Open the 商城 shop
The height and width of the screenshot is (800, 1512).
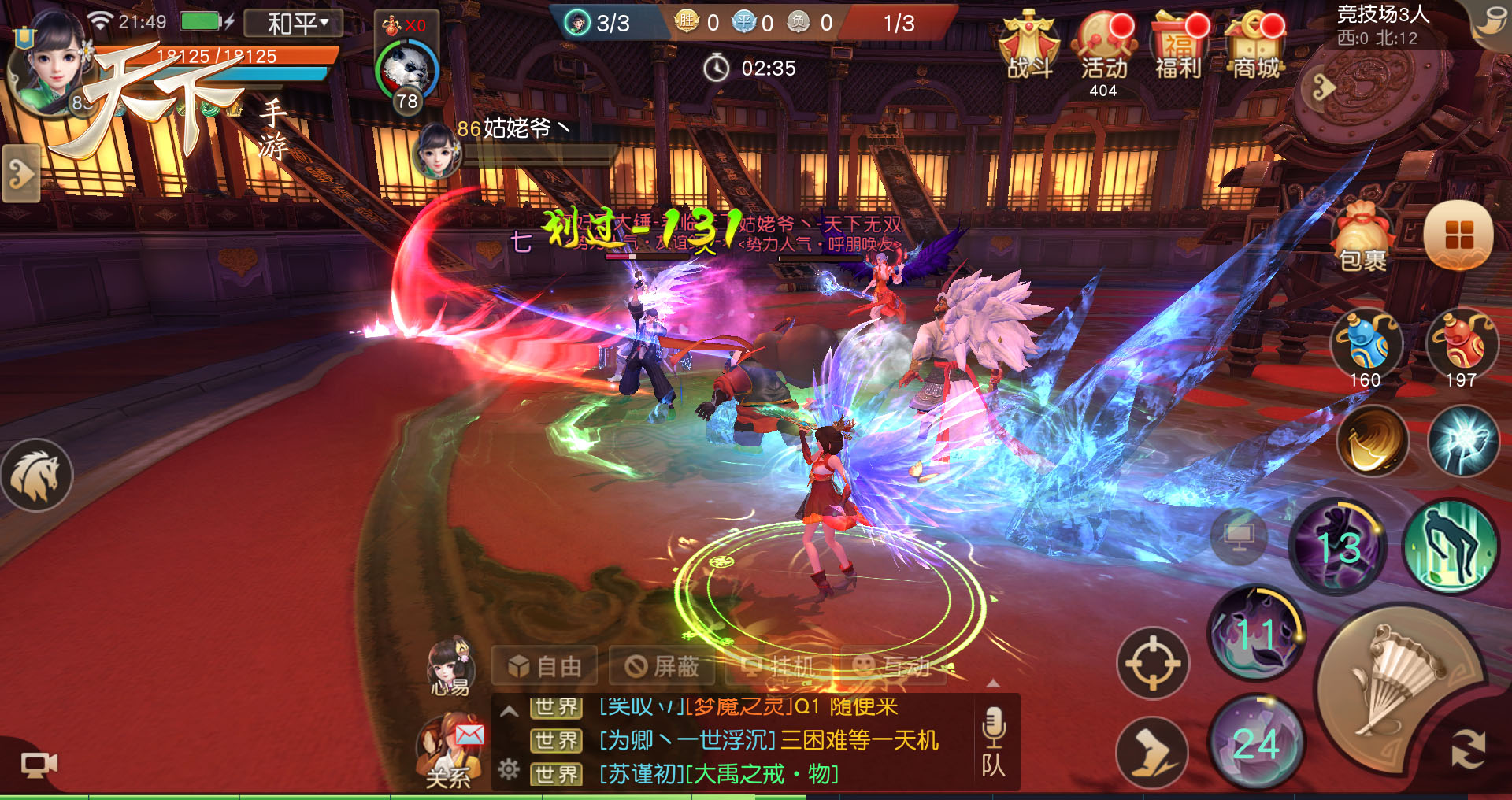pos(1255,49)
